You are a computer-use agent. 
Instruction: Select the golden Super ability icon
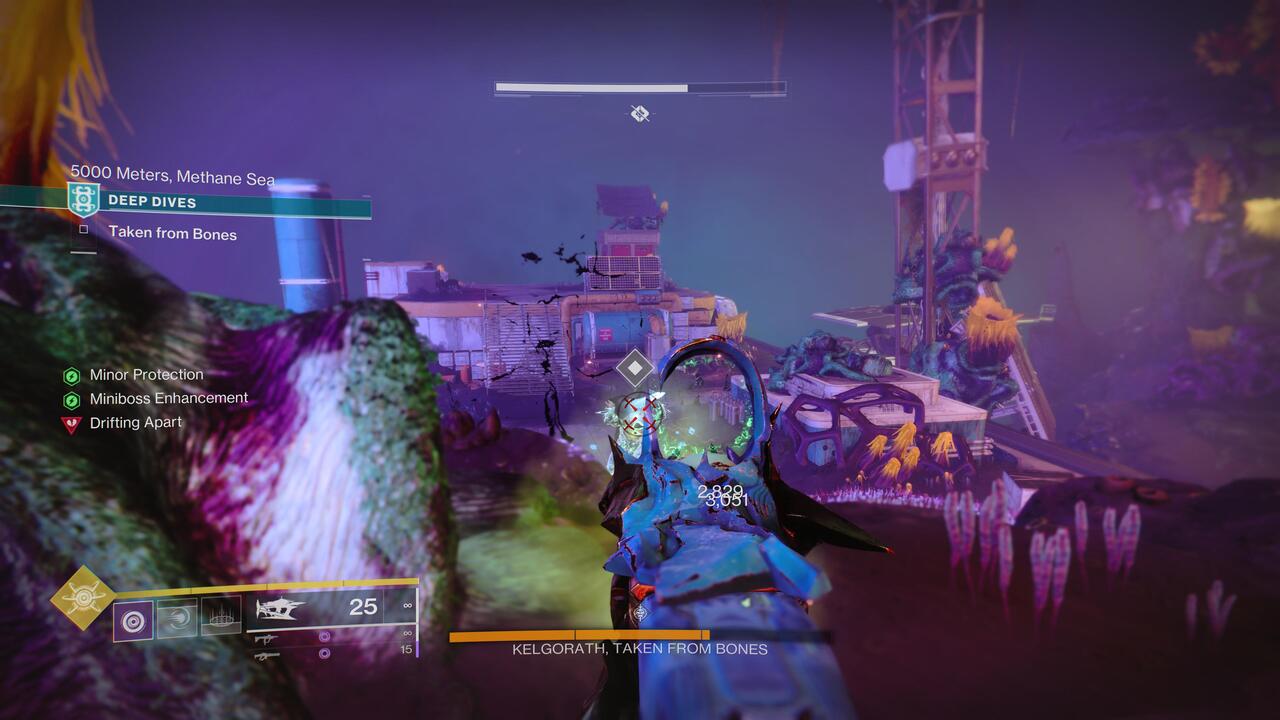[x=84, y=597]
